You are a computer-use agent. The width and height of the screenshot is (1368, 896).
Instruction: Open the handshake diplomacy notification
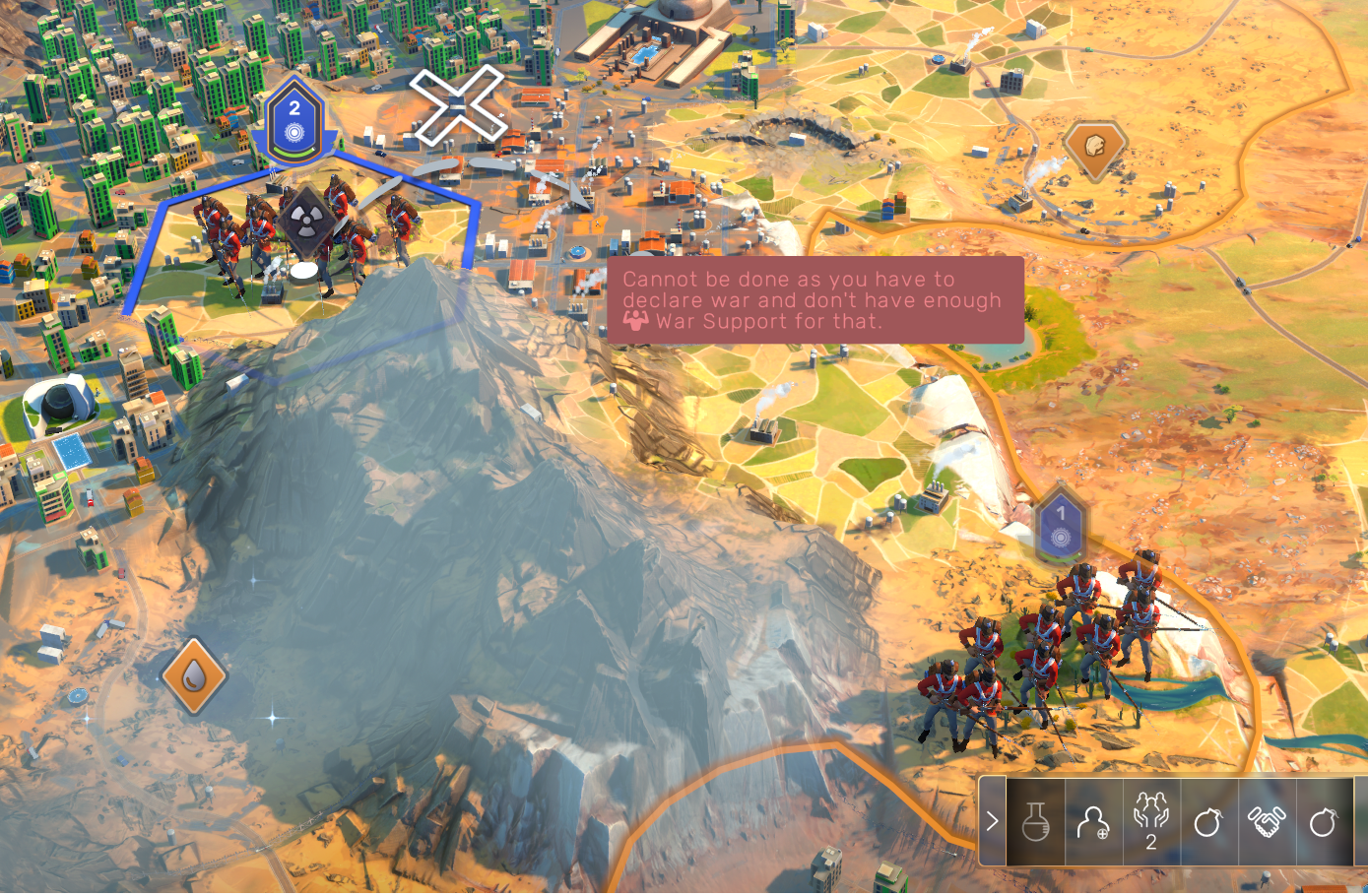[x=1266, y=821]
